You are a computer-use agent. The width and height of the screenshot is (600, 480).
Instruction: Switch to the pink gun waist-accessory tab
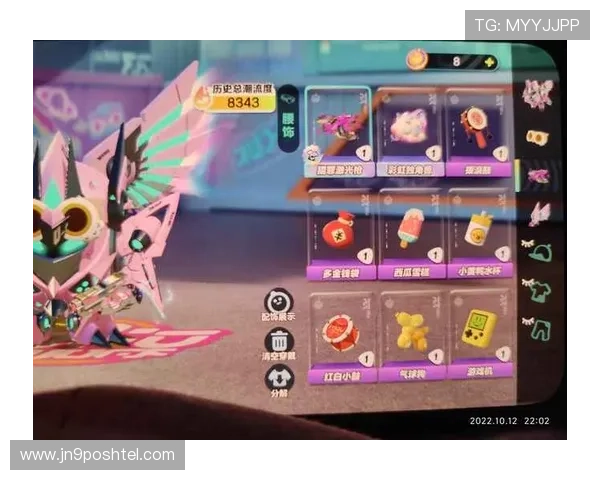pyautogui.click(x=539, y=176)
